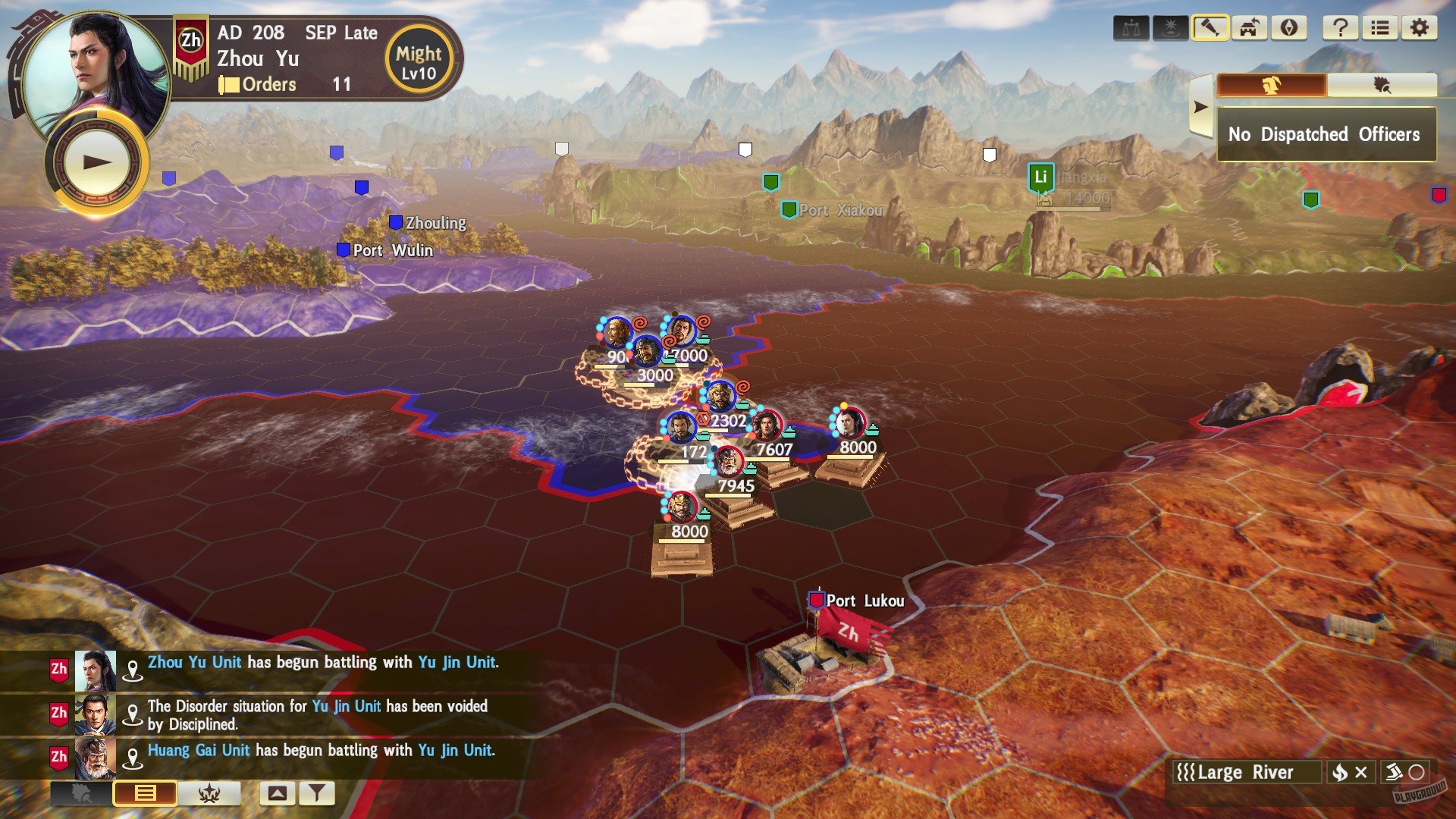Image resolution: width=1456 pixels, height=819 pixels.
Task: Select the highlighted hammer tool in top toolbar
Action: click(x=1210, y=28)
